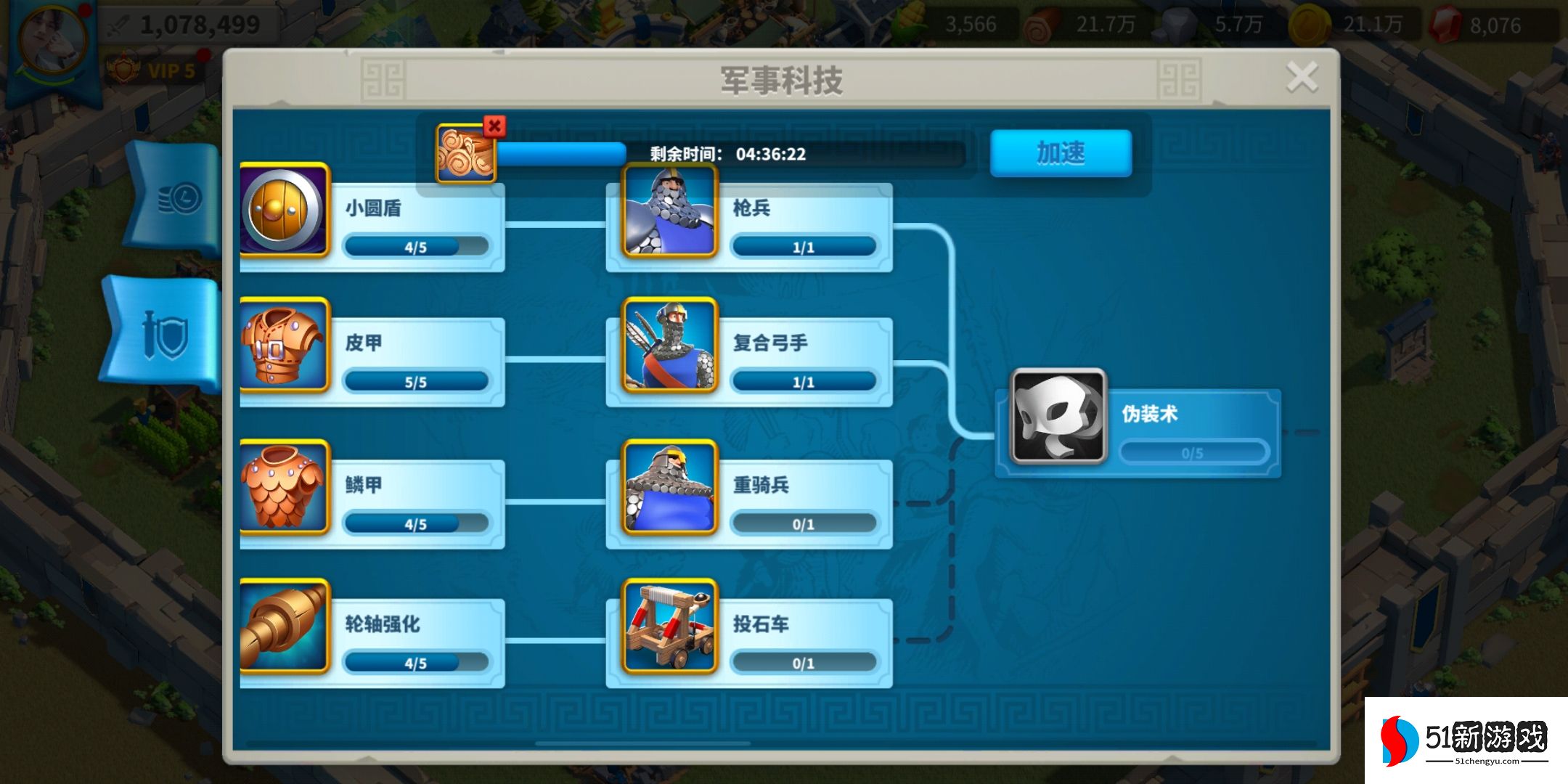
Task: Open the 投石车 catapult research icon
Action: pos(668,626)
